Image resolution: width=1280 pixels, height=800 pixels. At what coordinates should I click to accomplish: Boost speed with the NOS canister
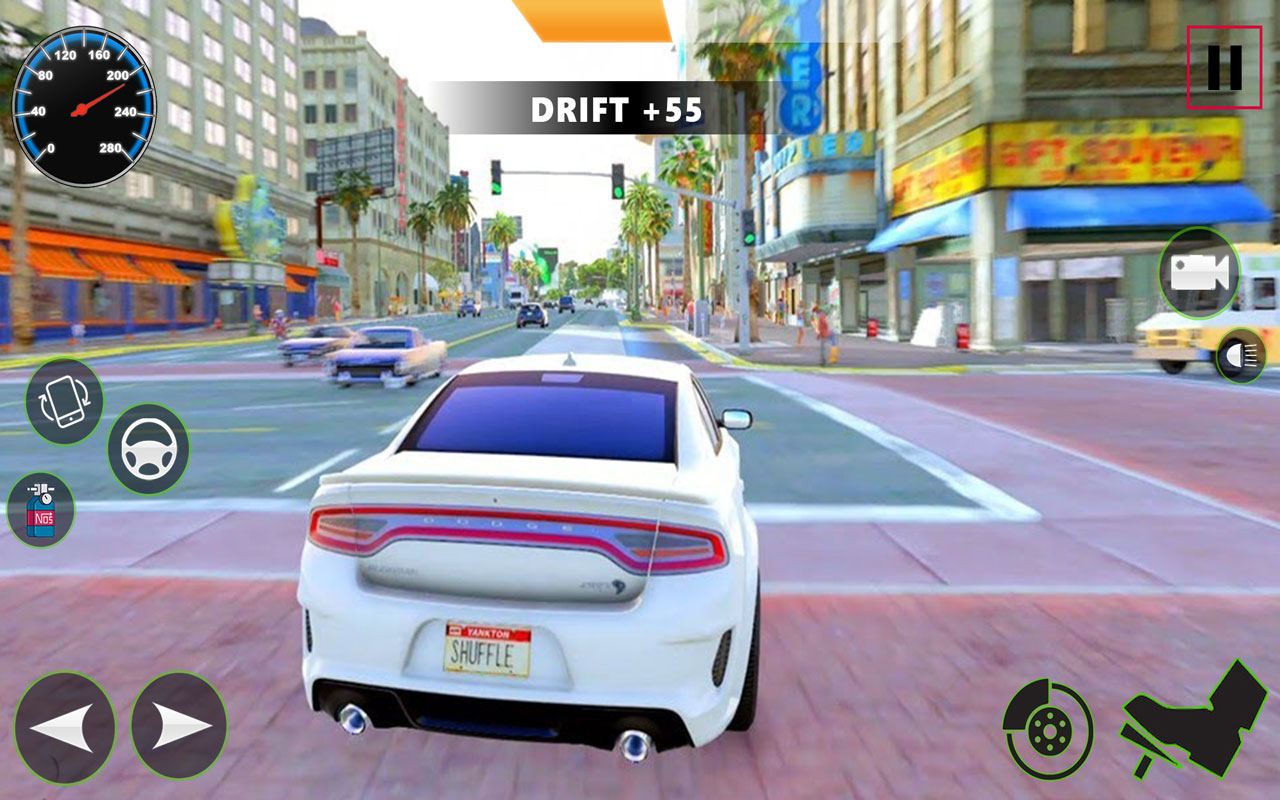(42, 512)
